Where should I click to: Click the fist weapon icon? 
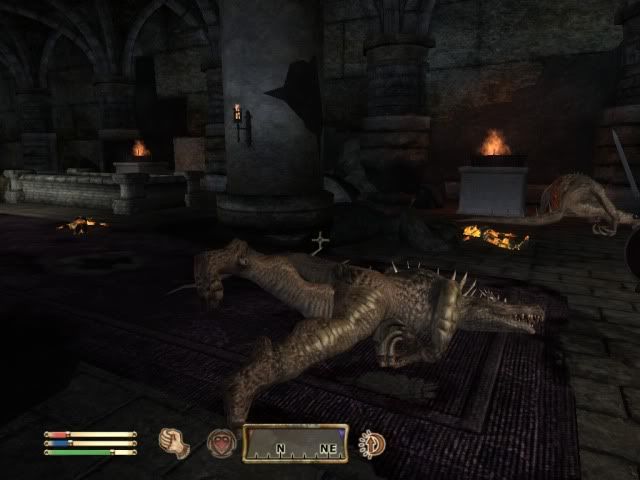coord(176,443)
